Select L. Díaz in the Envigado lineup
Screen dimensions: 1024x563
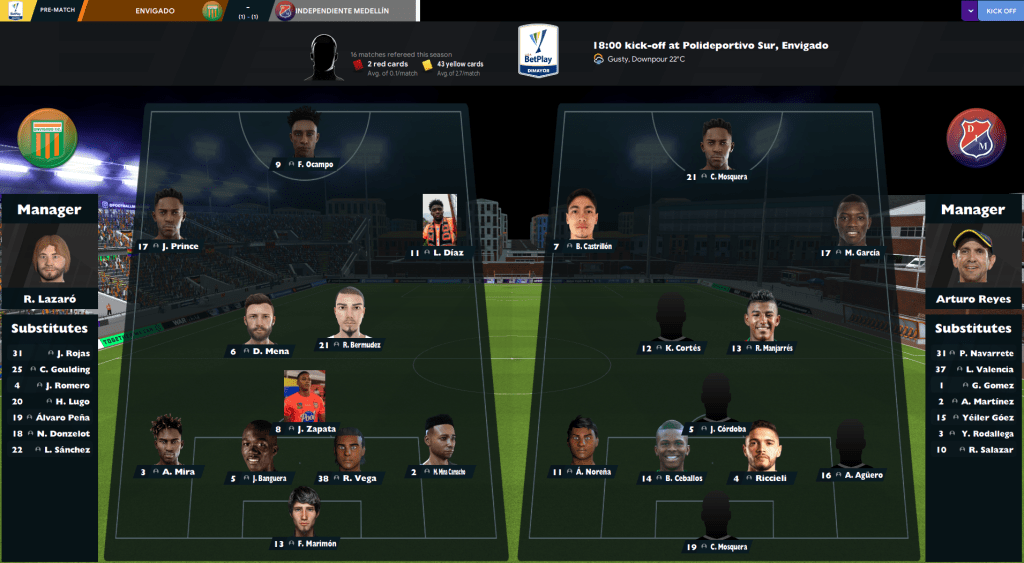coord(439,226)
